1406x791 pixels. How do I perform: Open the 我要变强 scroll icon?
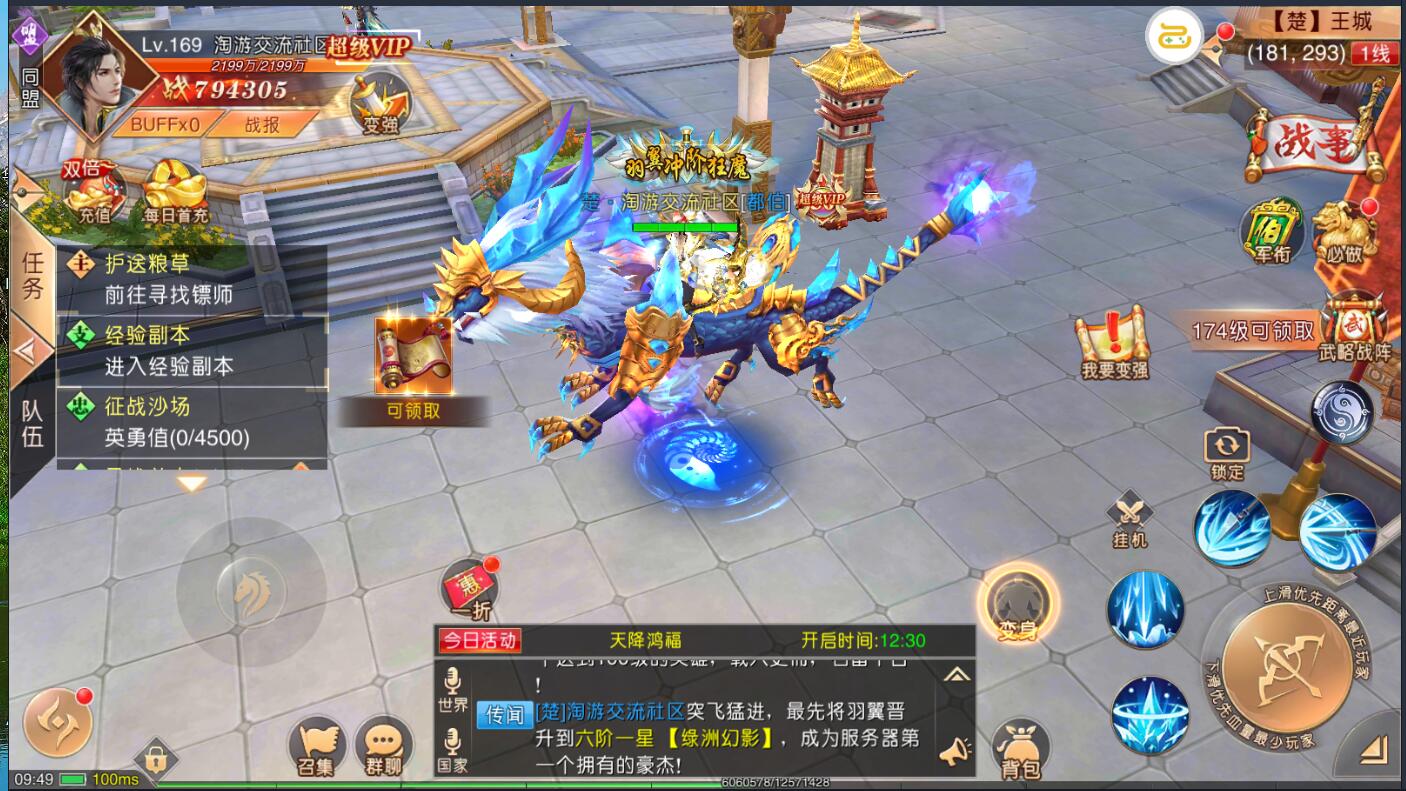pyautogui.click(x=1114, y=343)
